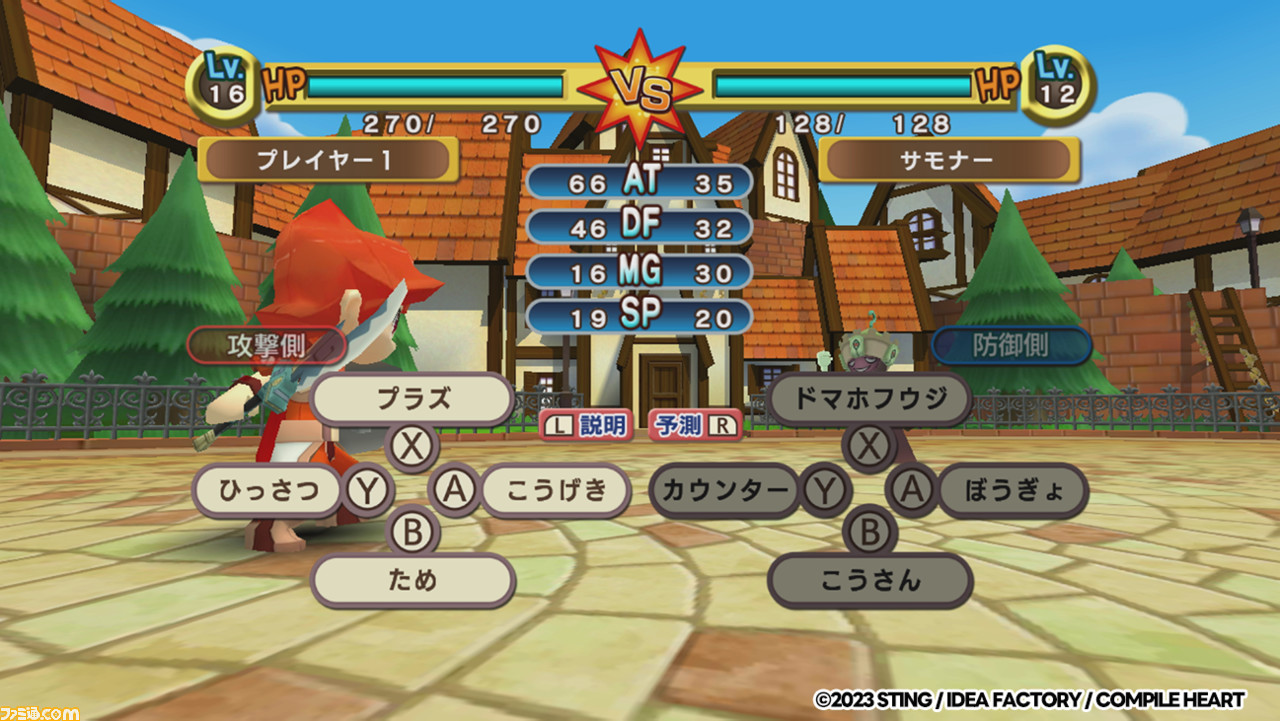Expand the DF stat comparison bar
The width and height of the screenshot is (1280, 721).
click(x=642, y=227)
